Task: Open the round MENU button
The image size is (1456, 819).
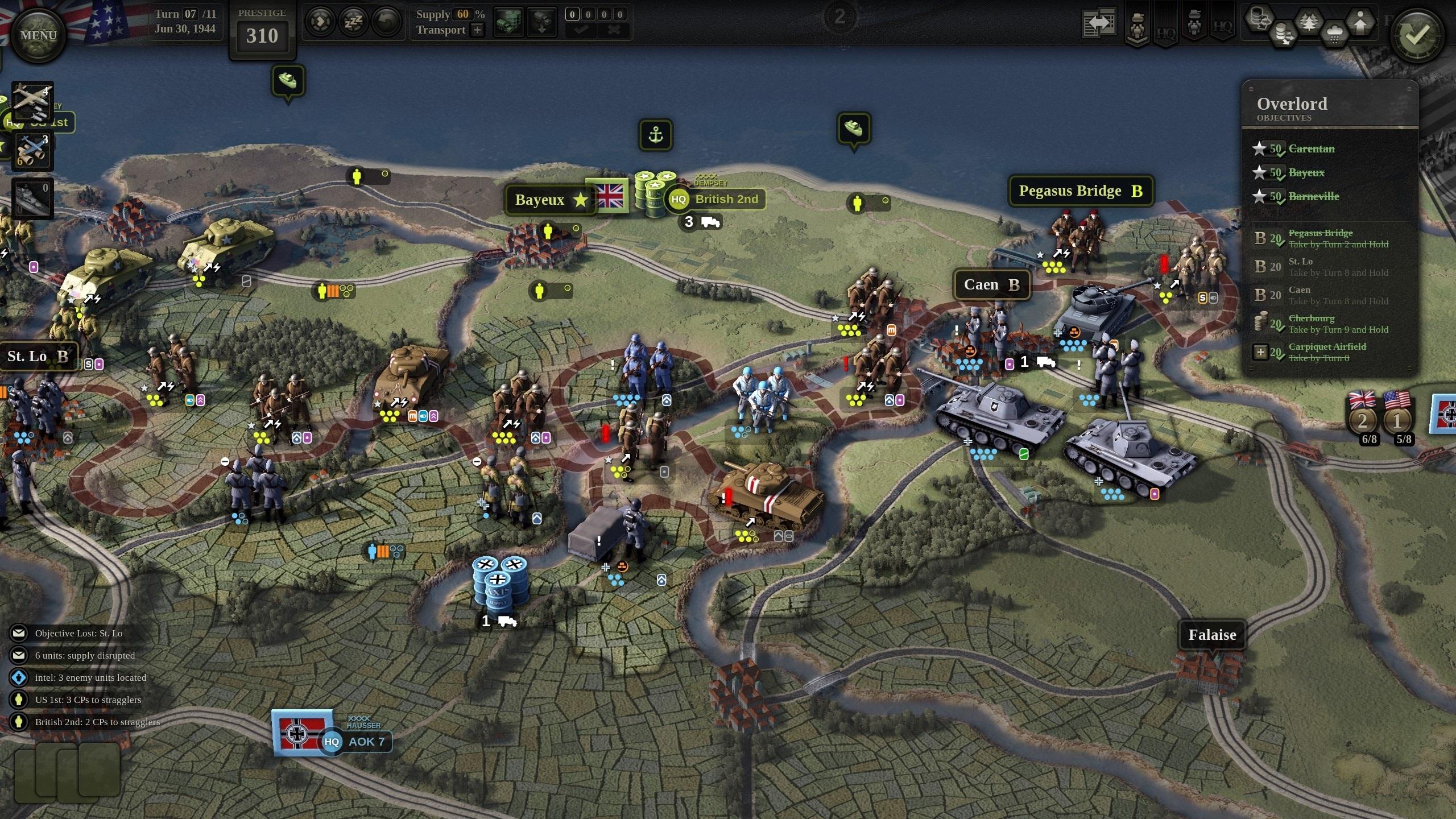Action: [38, 35]
